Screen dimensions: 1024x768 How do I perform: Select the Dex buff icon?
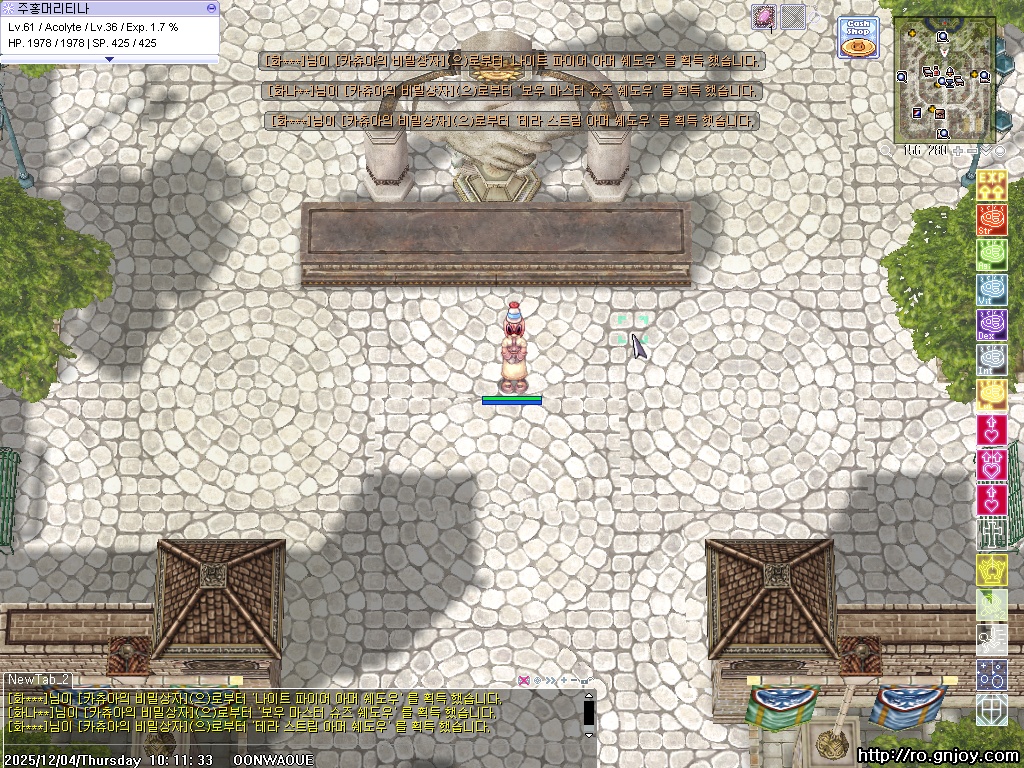[x=991, y=325]
